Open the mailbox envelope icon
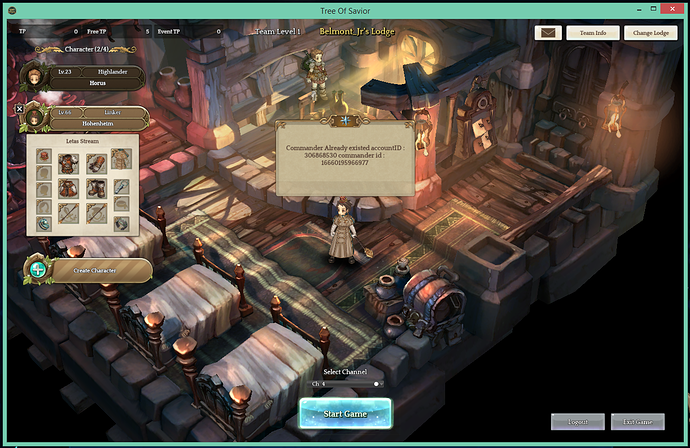Image resolution: width=690 pixels, height=448 pixels. [547, 33]
